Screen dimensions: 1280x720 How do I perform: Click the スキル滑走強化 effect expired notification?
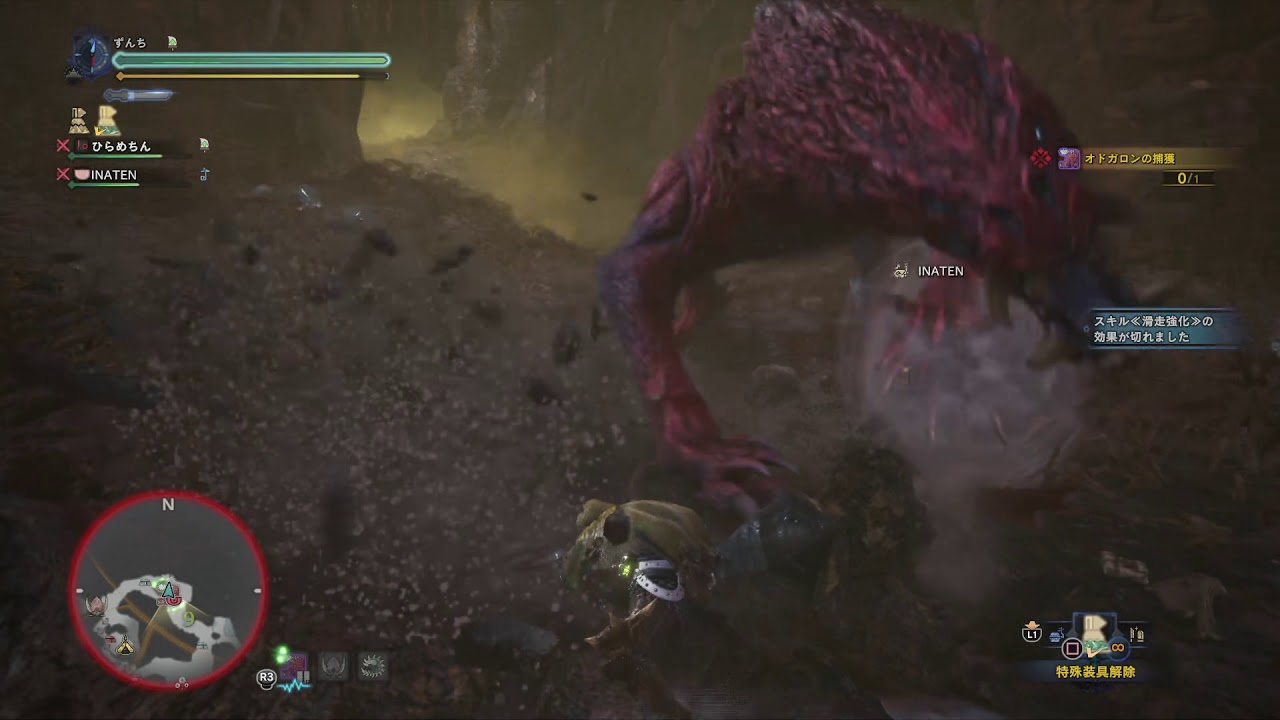(1160, 329)
